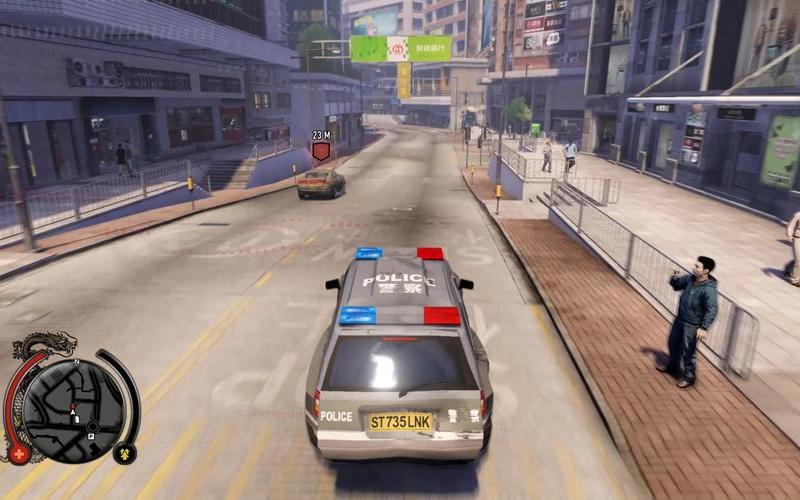This screenshot has height=500, width=800.
Task: Select the red shield objective marker
Action: (321, 151)
